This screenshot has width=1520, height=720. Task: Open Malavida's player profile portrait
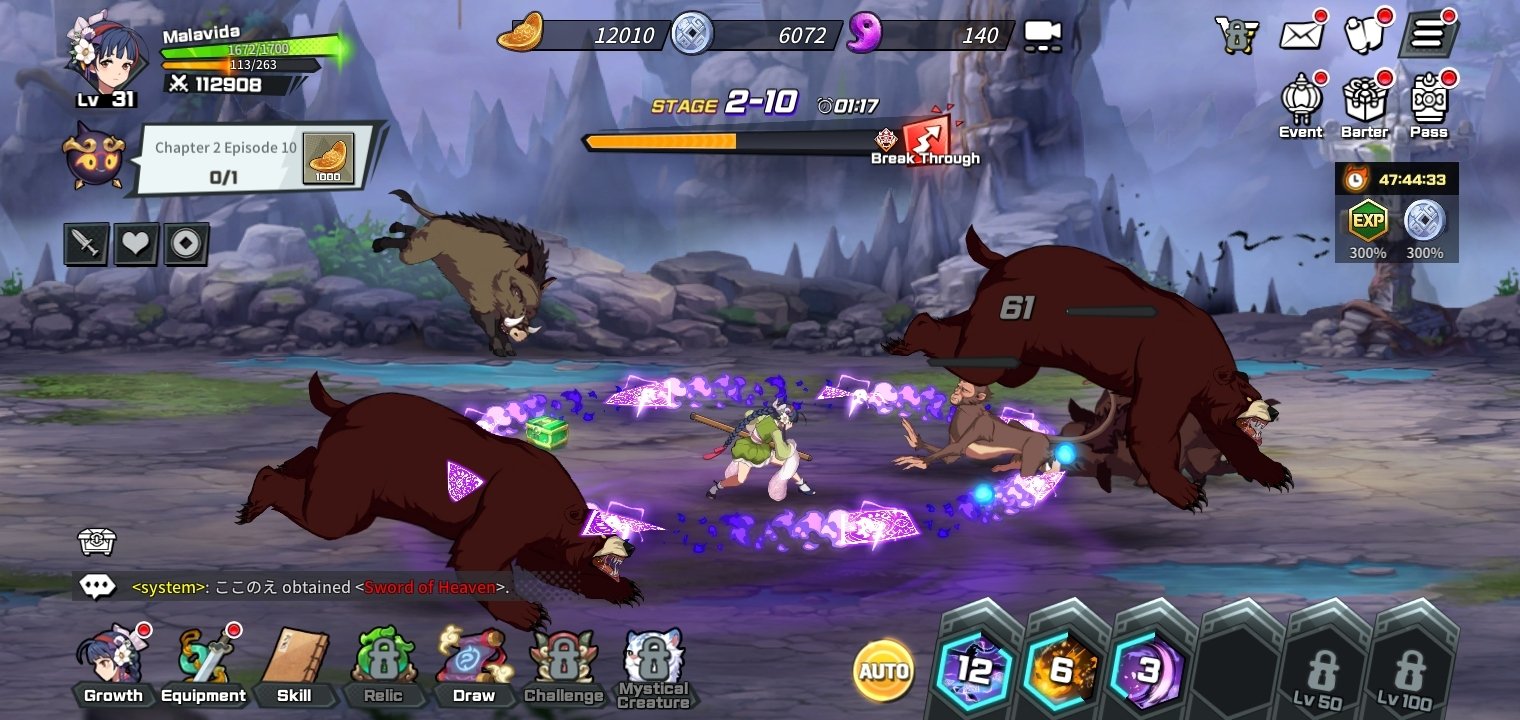(100, 55)
